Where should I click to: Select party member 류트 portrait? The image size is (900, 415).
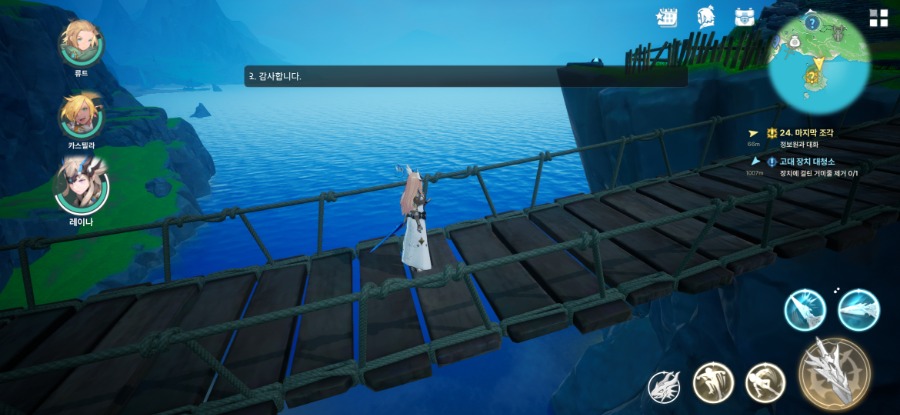tap(80, 42)
